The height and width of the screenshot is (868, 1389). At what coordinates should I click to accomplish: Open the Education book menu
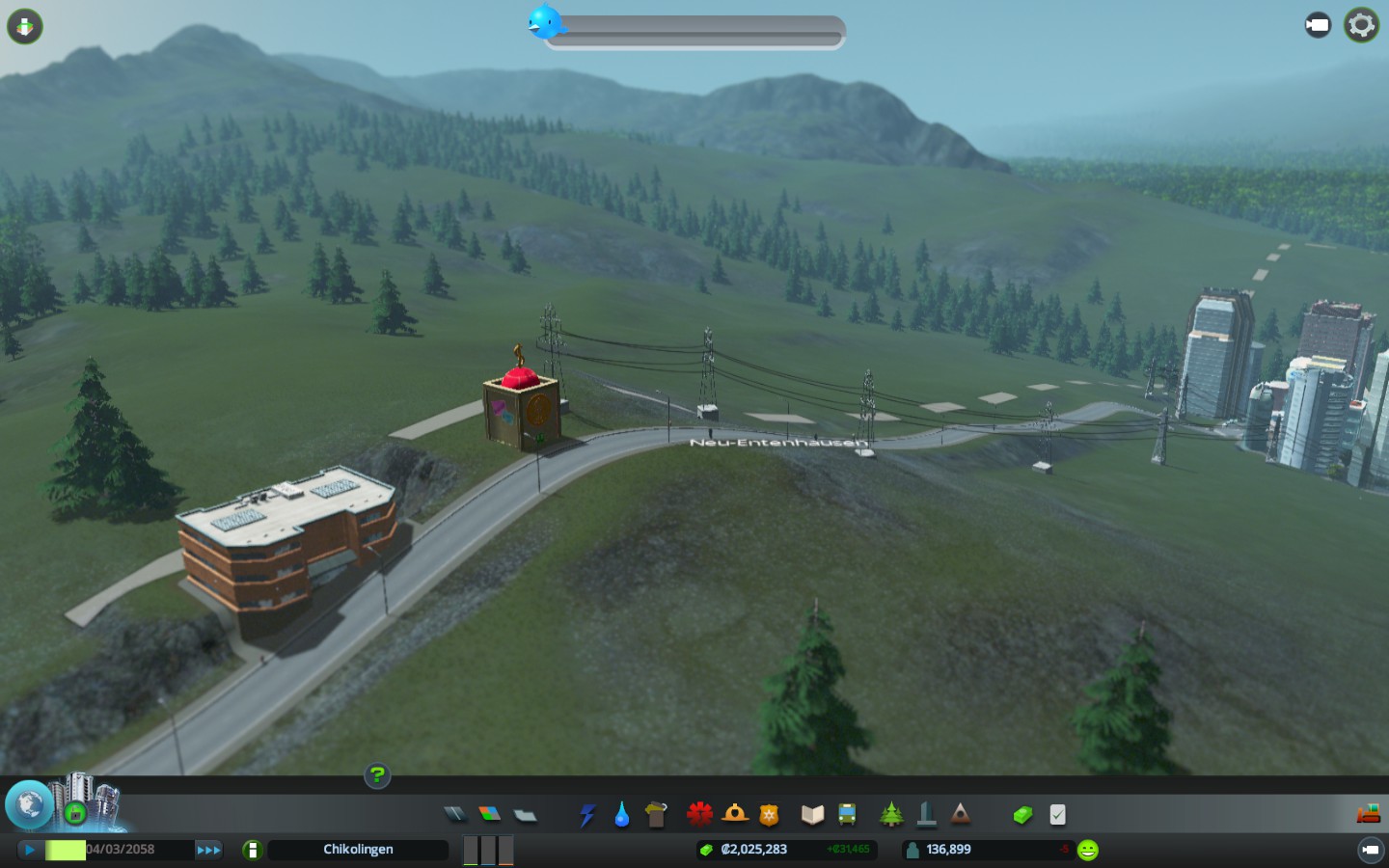(812, 815)
